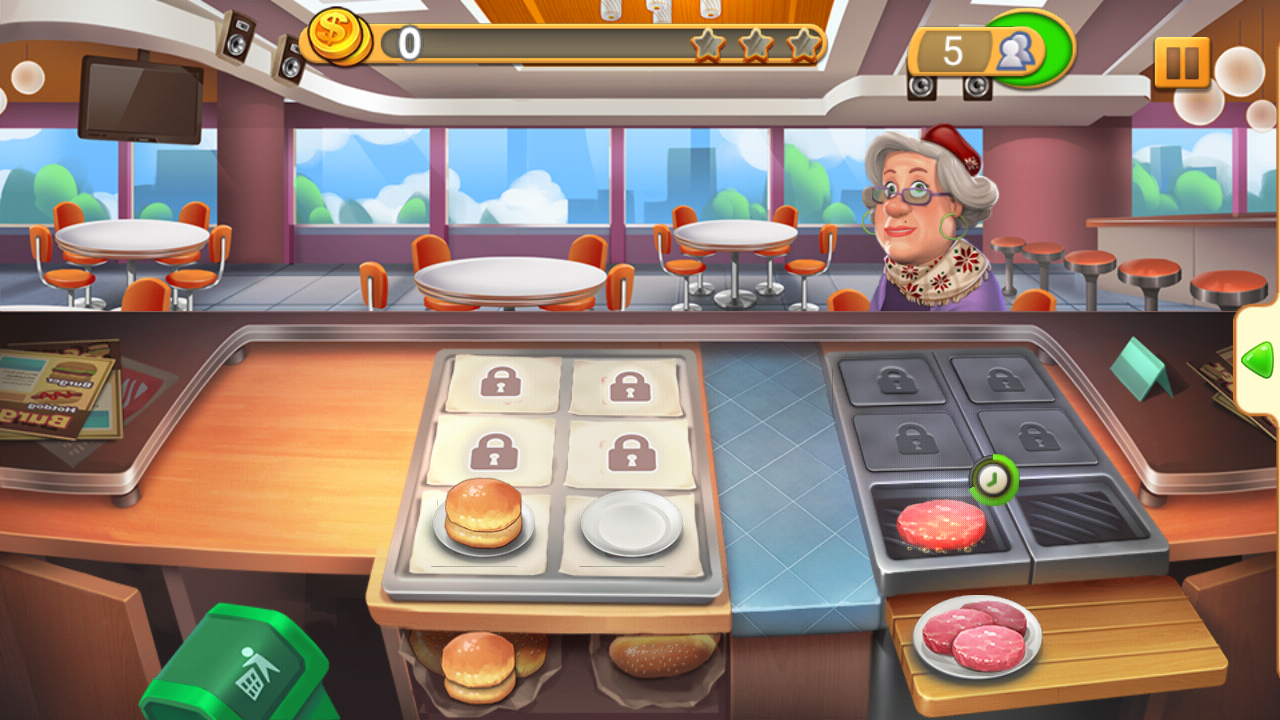1280x720 pixels.
Task: Pick a raw patty from the plate
Action: click(x=976, y=635)
